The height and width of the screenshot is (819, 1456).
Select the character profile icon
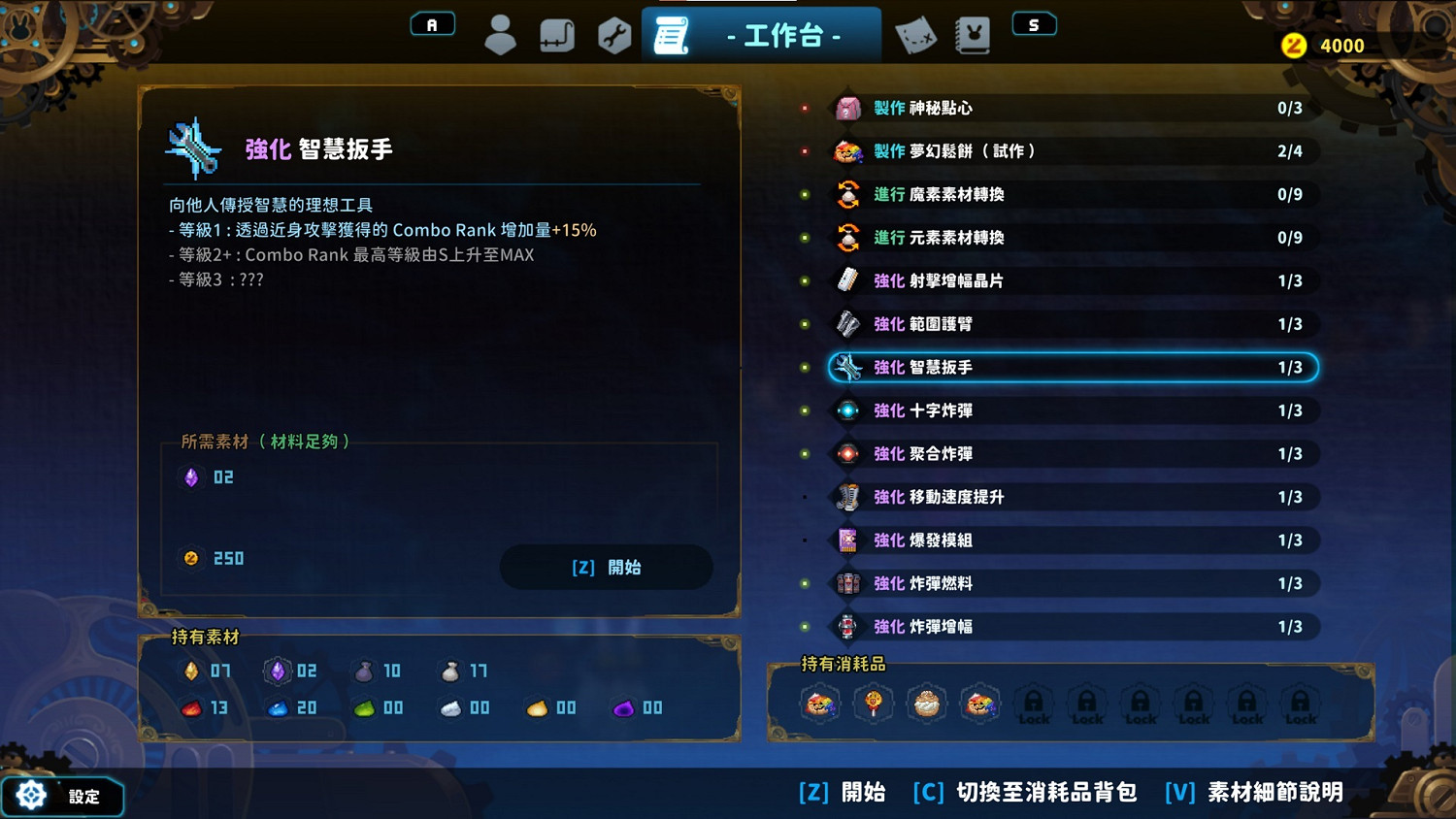click(501, 33)
